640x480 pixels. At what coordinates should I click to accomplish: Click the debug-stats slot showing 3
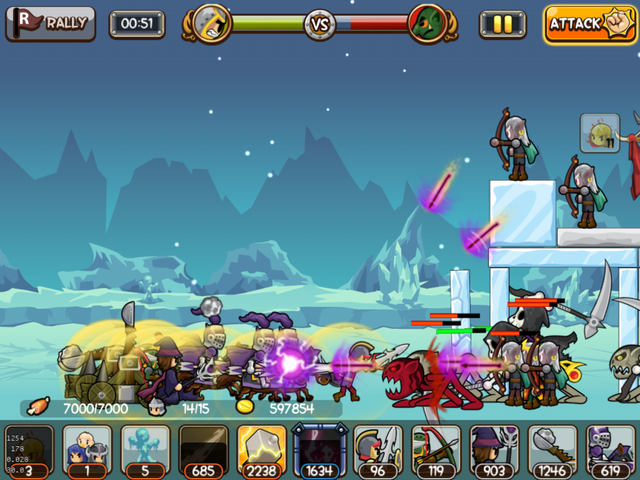point(29,450)
